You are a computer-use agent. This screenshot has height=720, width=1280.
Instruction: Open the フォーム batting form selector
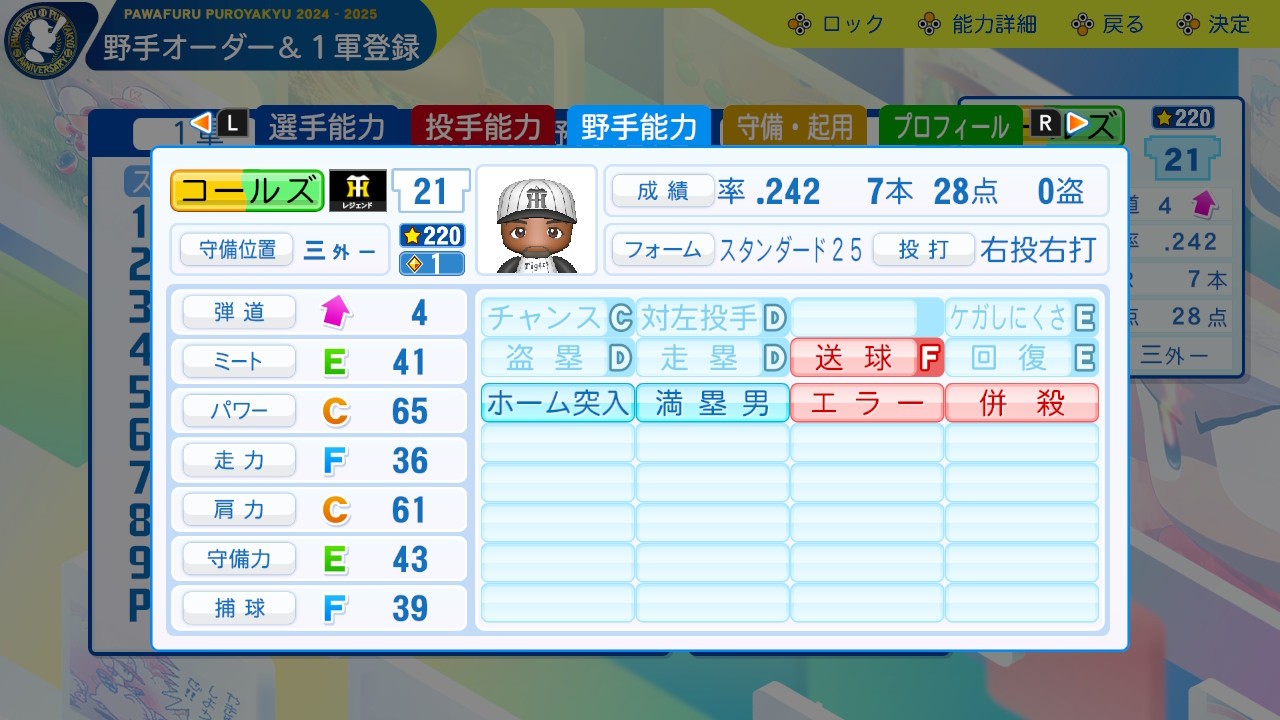click(663, 251)
